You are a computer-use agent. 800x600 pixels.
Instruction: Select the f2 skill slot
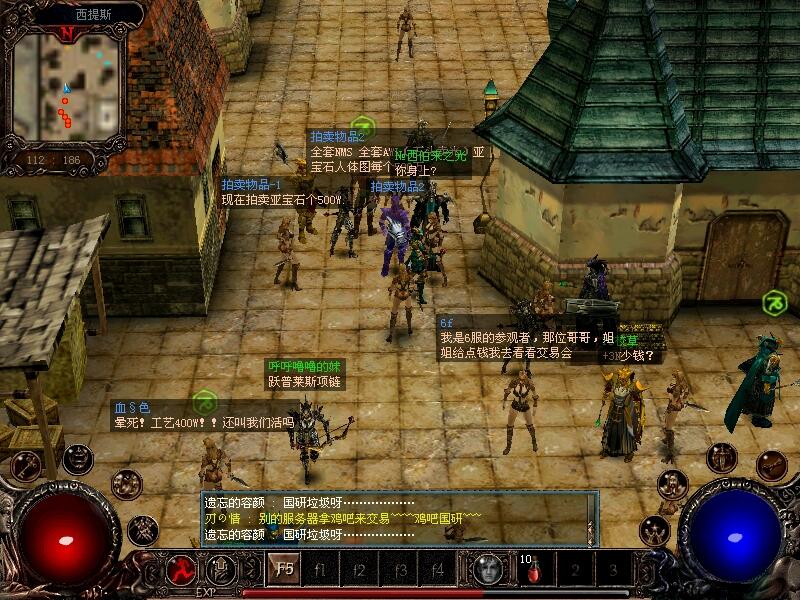(359, 570)
